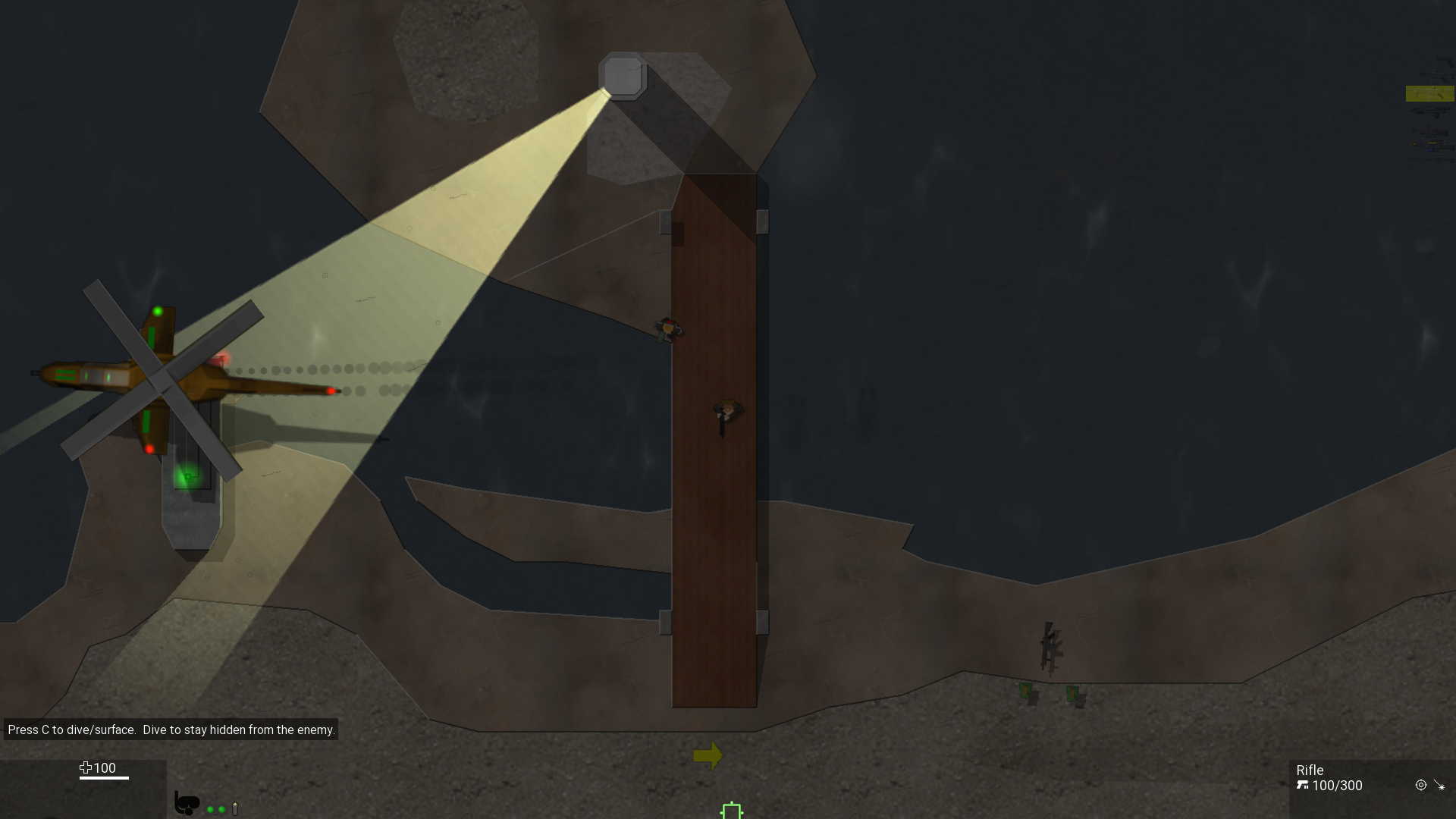Click the snorkel diving mask icon
This screenshot has height=819, width=1456.
(186, 802)
